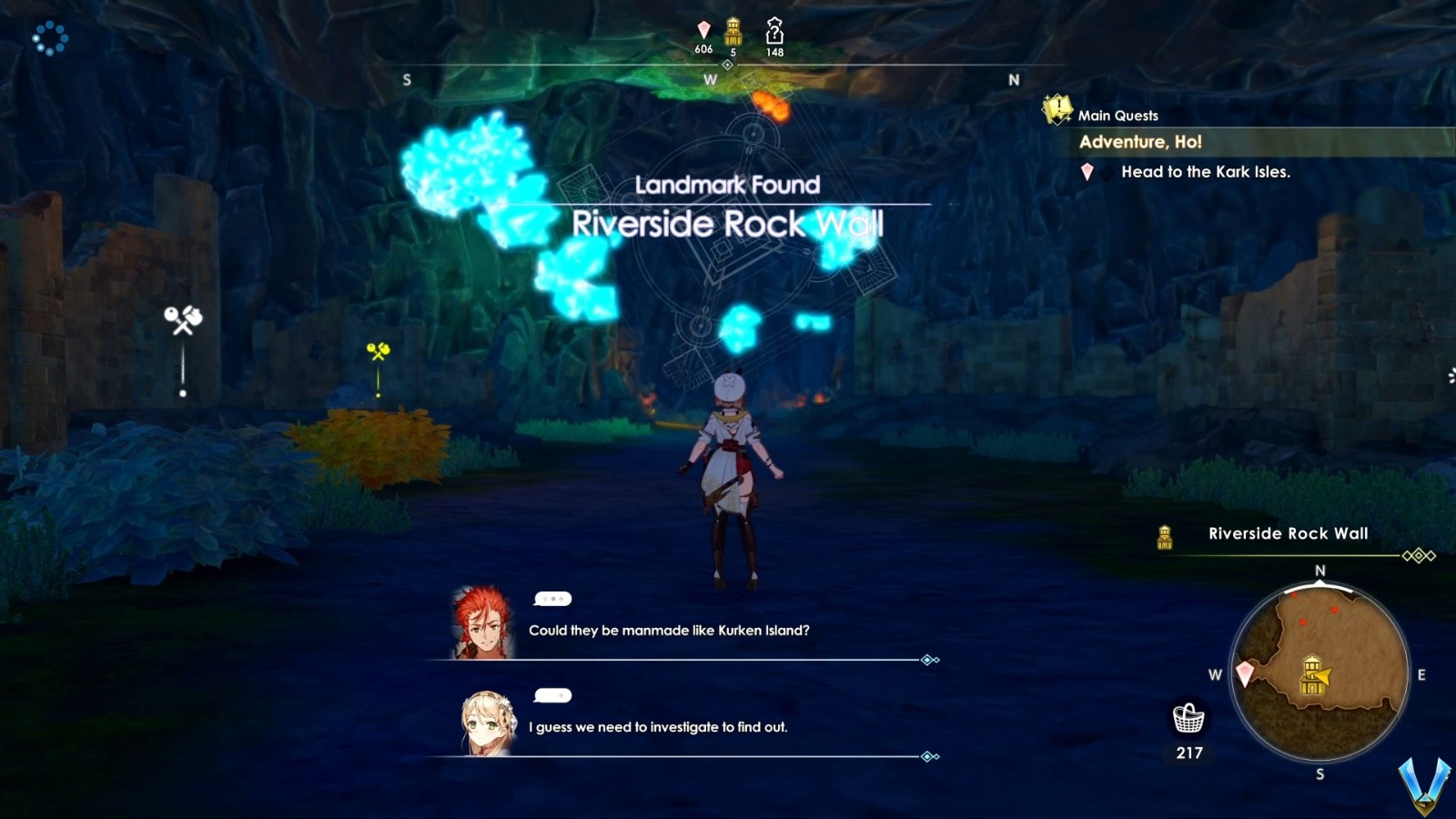The width and height of the screenshot is (1456, 819).
Task: Expand the bottom dialogue line under investigate to find out
Action: pyautogui.click(x=927, y=754)
